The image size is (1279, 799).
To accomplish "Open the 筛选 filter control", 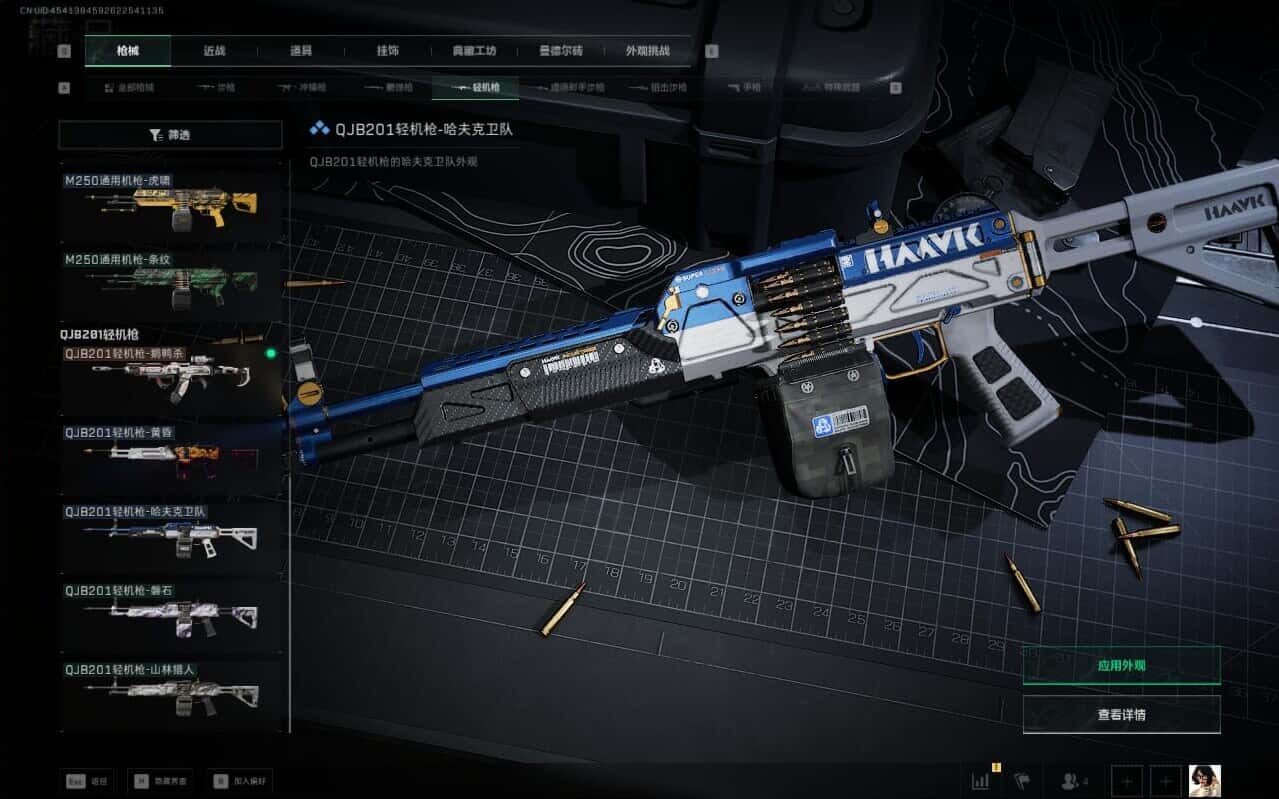I will pos(170,134).
